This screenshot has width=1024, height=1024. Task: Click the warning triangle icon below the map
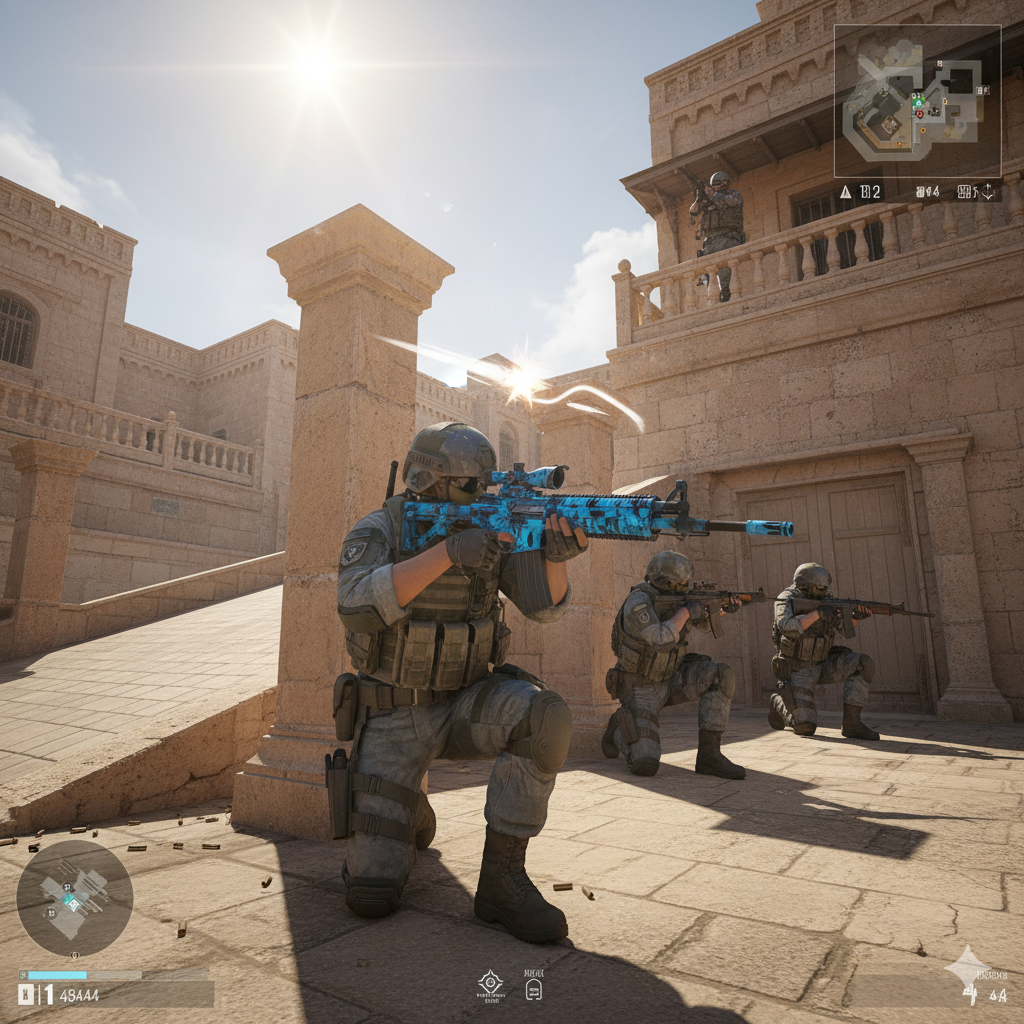point(845,191)
